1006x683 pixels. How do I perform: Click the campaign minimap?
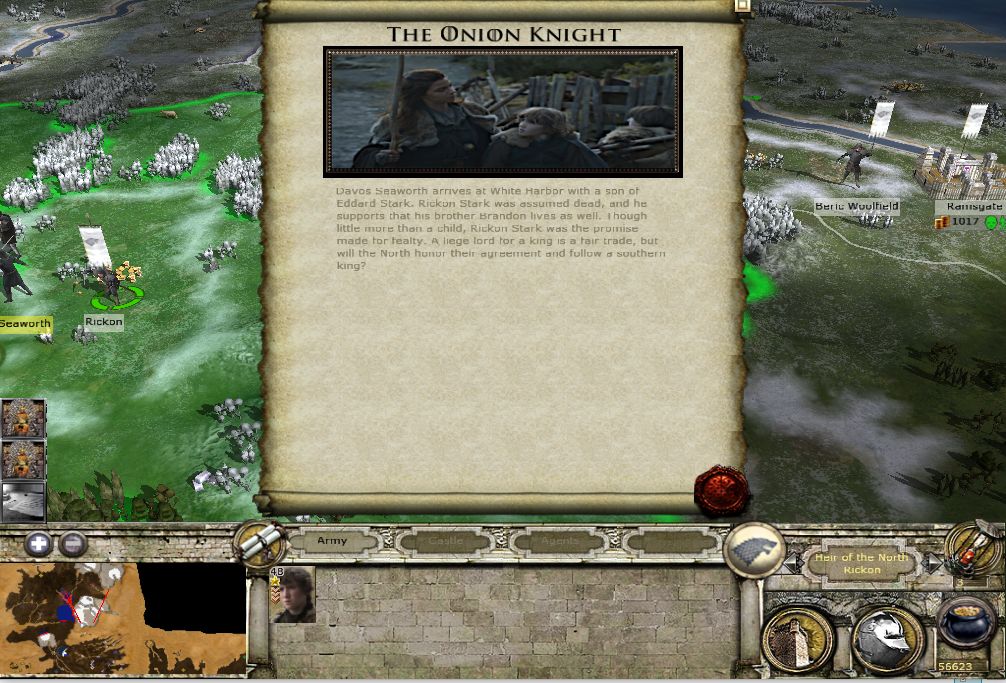122,618
